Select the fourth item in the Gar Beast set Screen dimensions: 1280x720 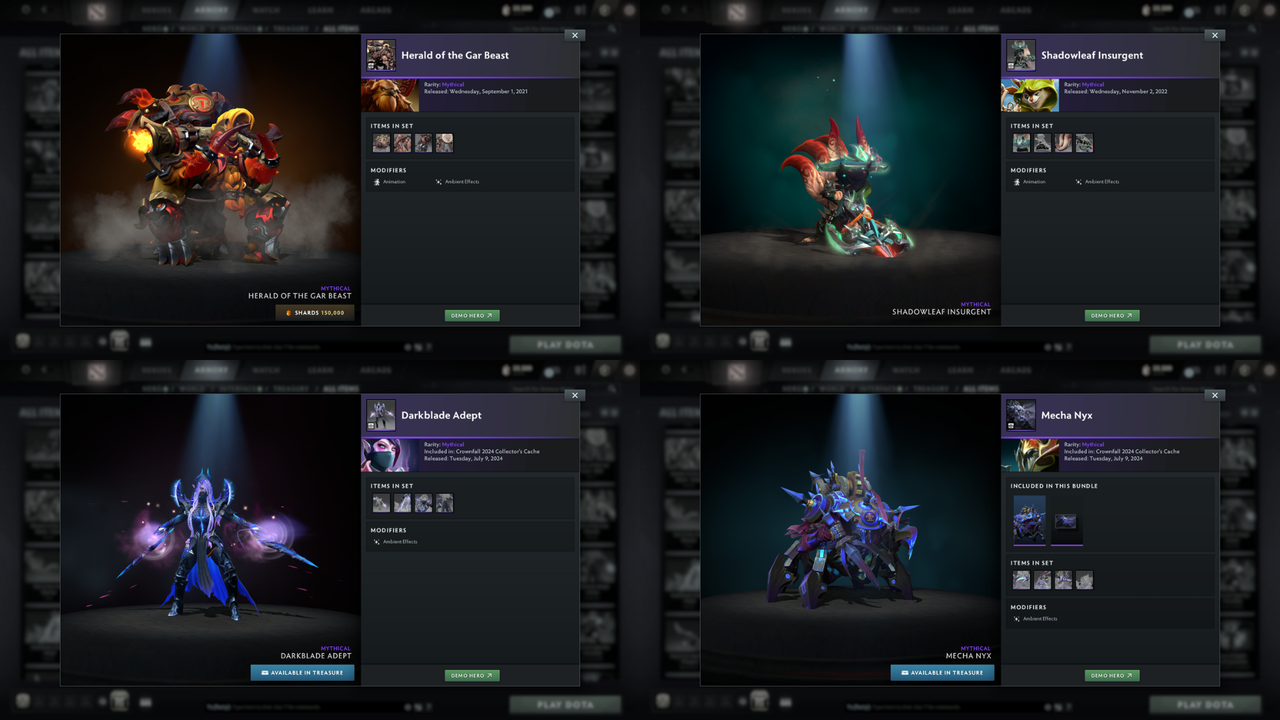(444, 142)
